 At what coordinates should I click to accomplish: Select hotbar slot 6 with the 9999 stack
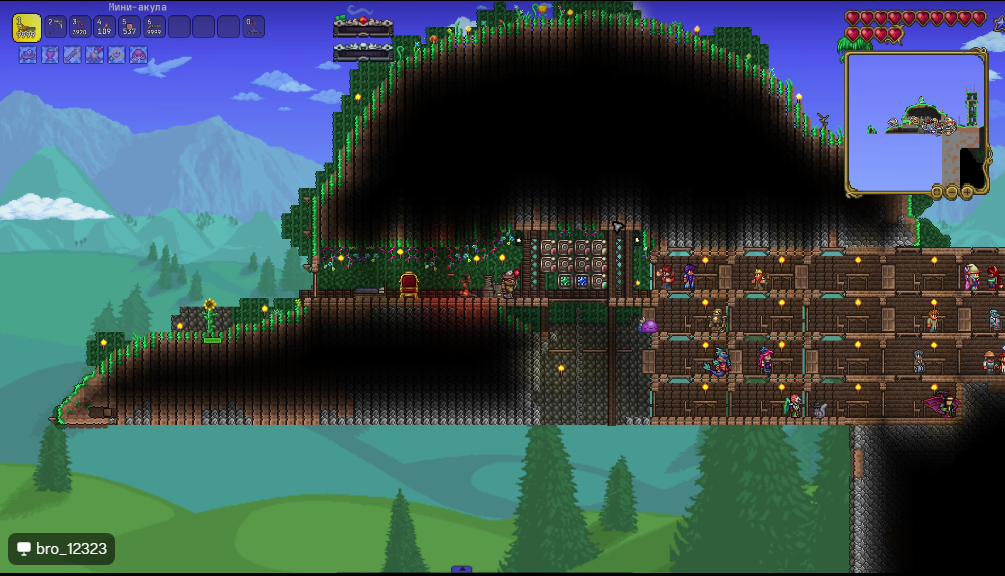coord(155,27)
